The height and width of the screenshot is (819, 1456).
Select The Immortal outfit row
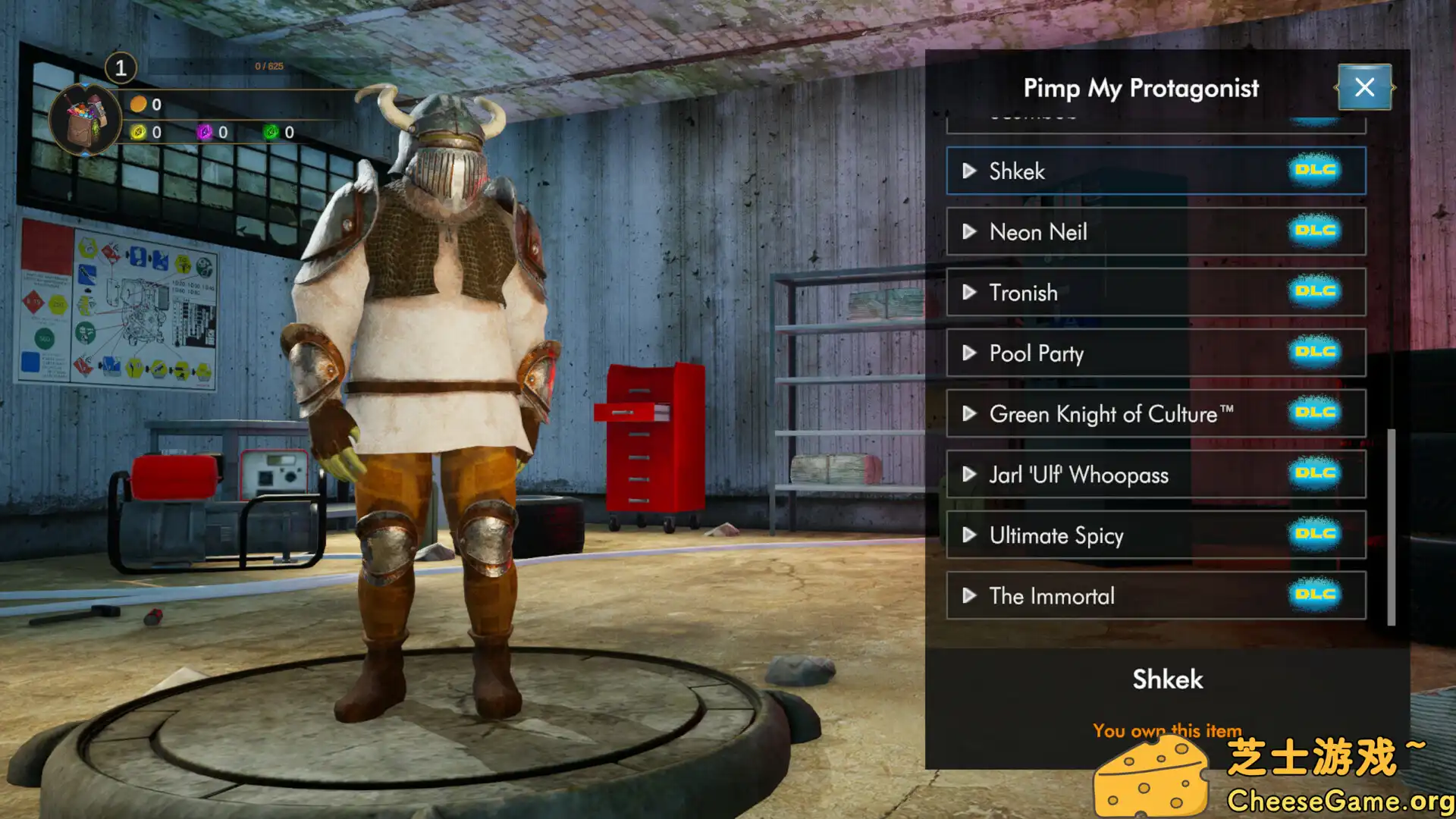tap(1155, 596)
